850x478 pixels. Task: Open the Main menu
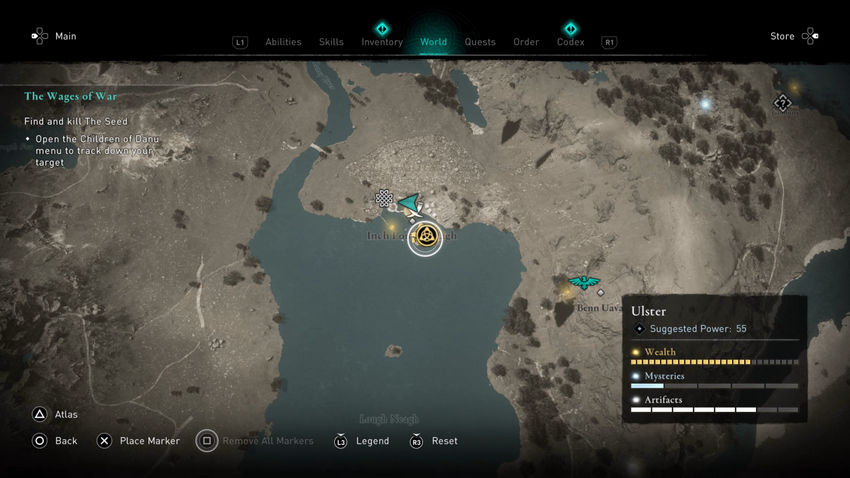tap(54, 37)
